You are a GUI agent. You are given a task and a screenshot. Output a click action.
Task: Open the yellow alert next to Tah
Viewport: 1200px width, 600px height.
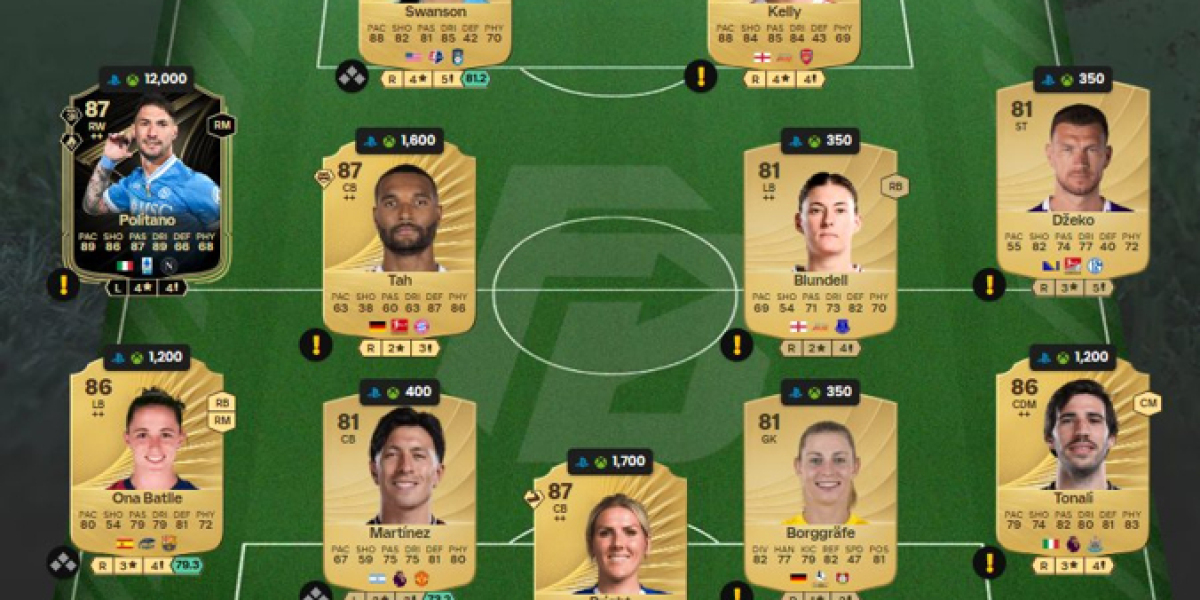pos(315,345)
